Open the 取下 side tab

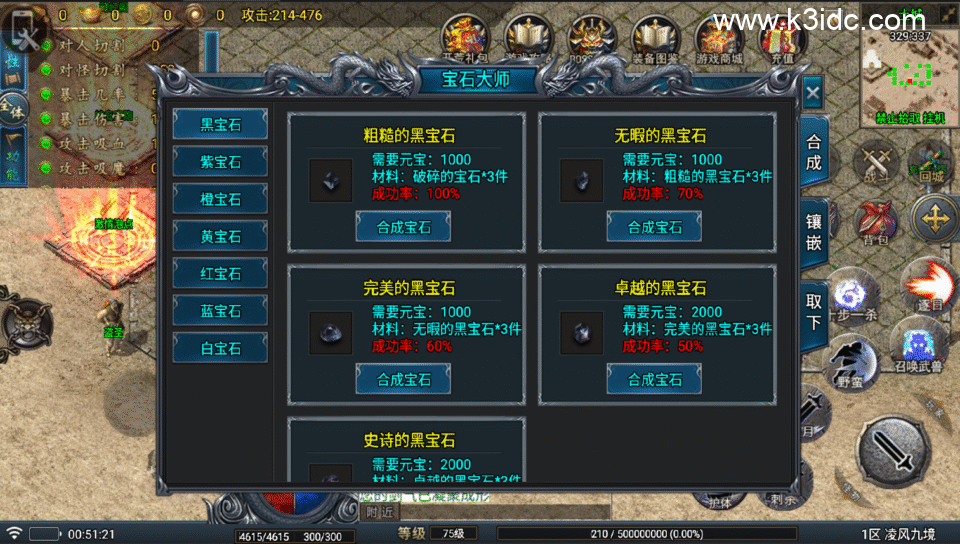[814, 310]
